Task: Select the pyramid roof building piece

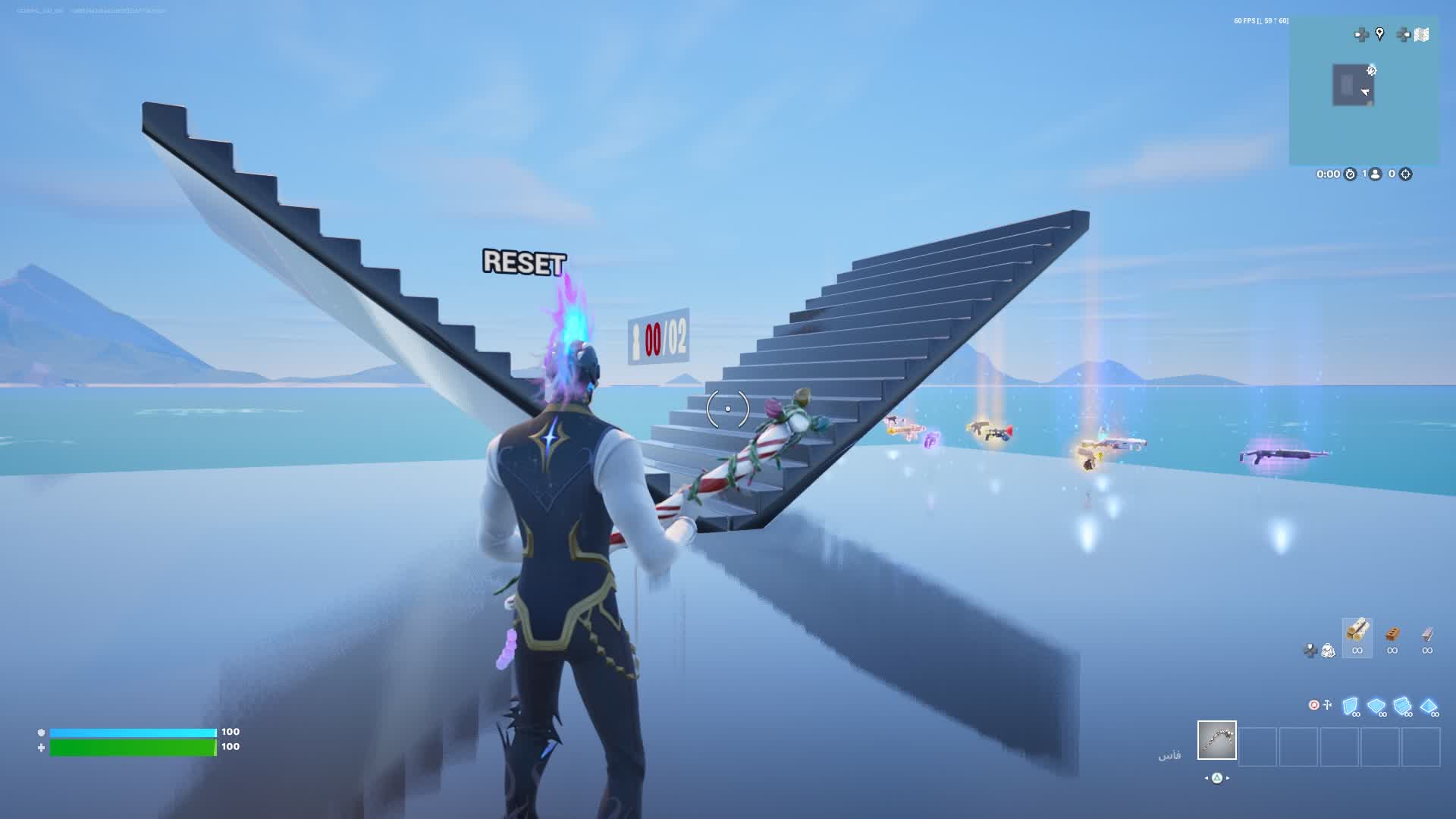Action: tap(1429, 707)
